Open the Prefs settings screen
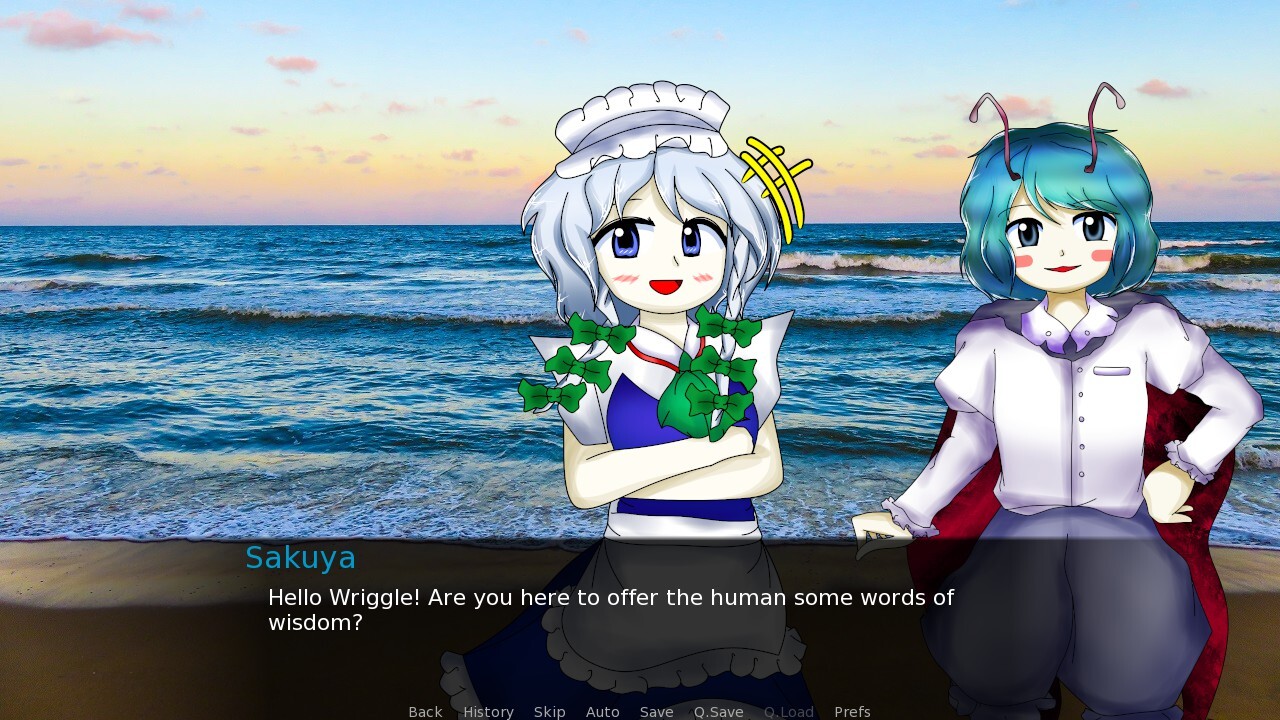 852,711
